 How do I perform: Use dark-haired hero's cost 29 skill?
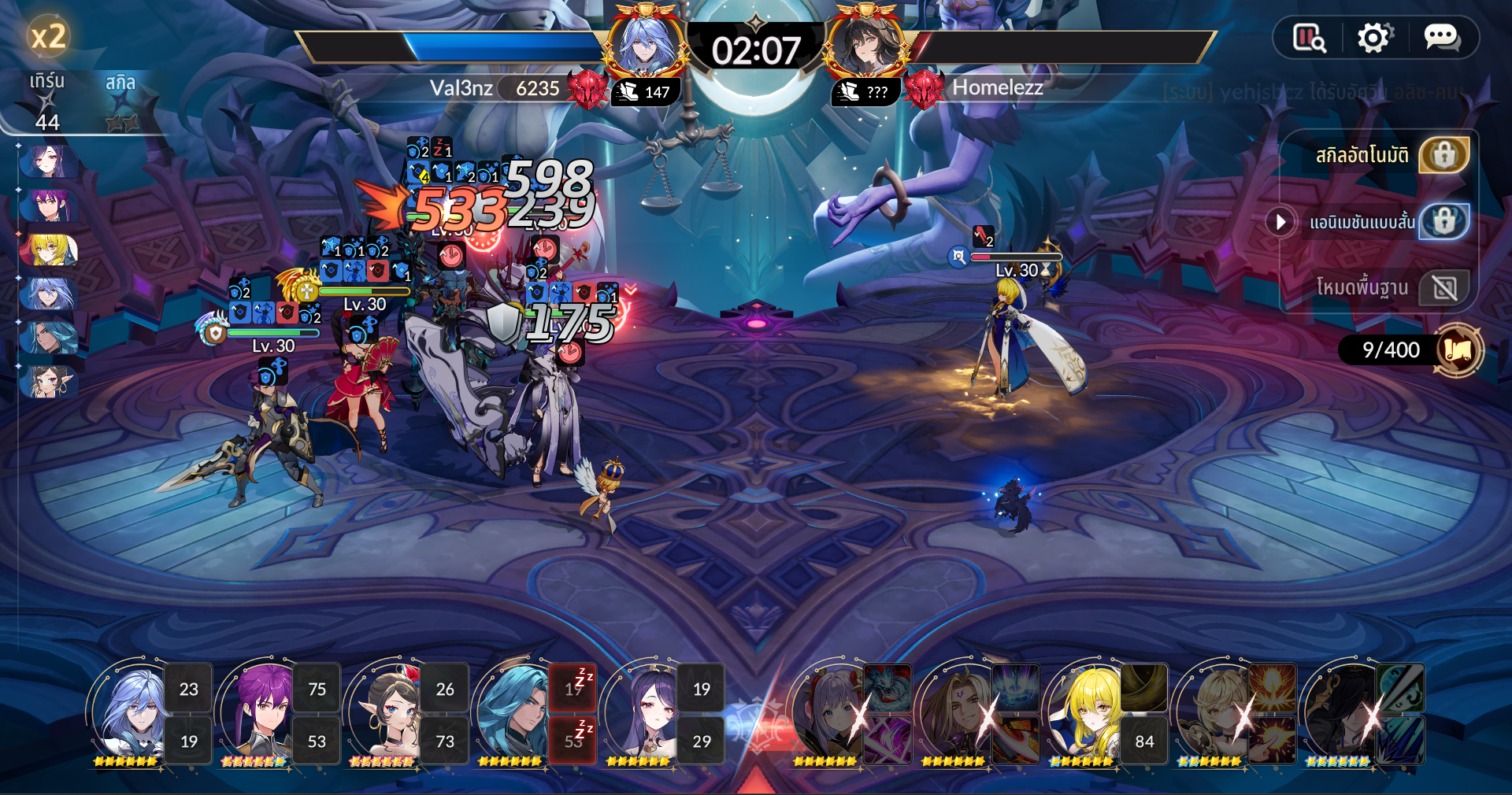pos(701,741)
